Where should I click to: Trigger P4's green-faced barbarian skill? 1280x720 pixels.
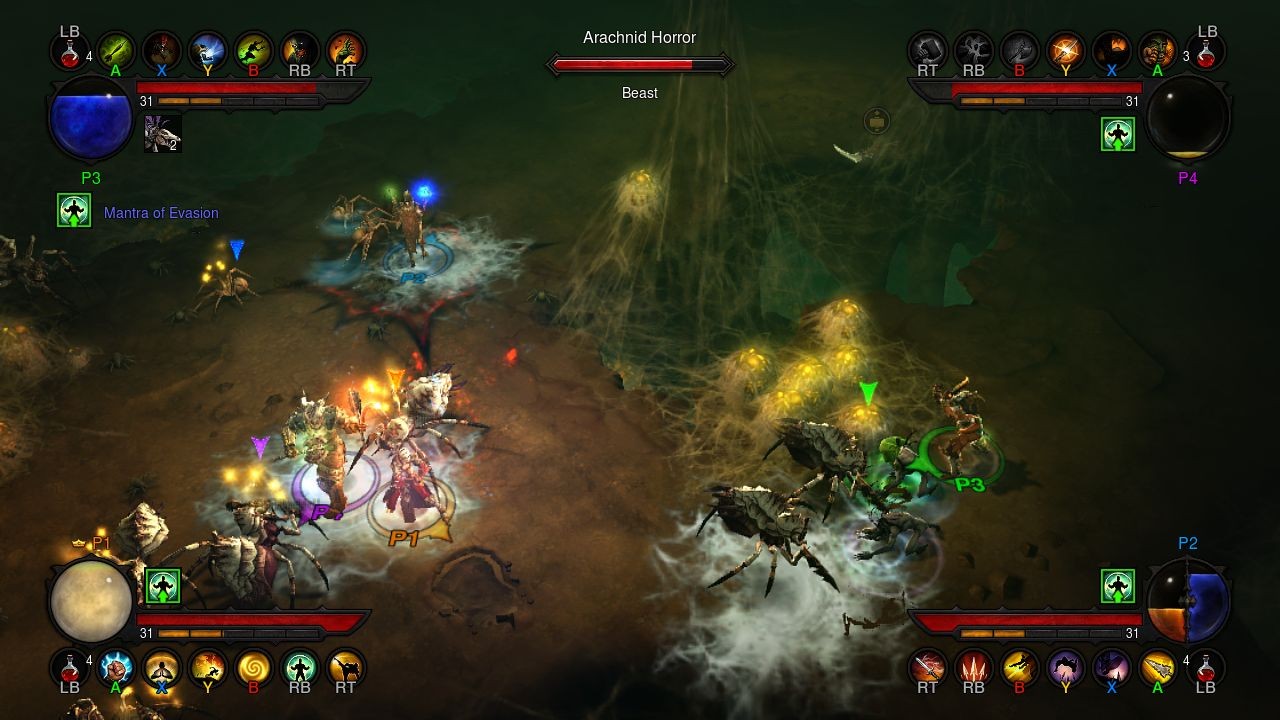point(1157,49)
